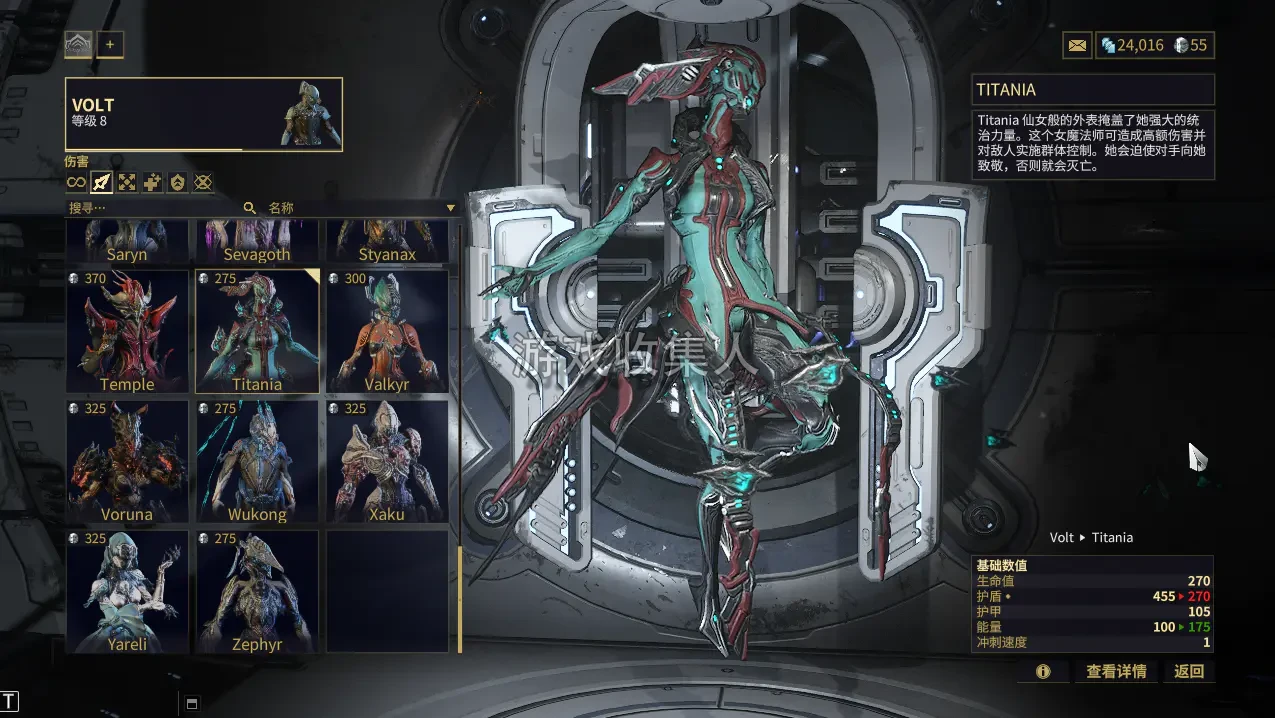Click the 返回 (back) button
Viewport: 1275px width, 718px height.
(1189, 671)
